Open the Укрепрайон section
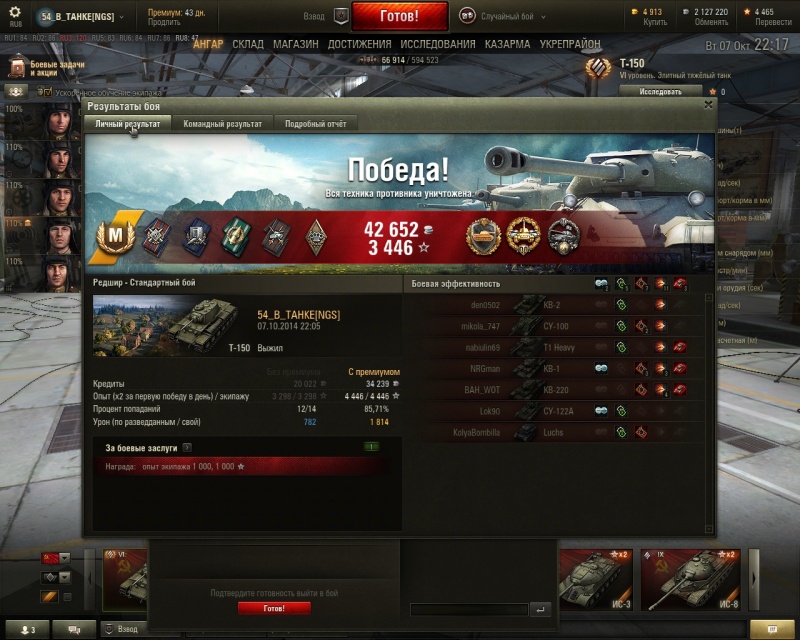 570,45
